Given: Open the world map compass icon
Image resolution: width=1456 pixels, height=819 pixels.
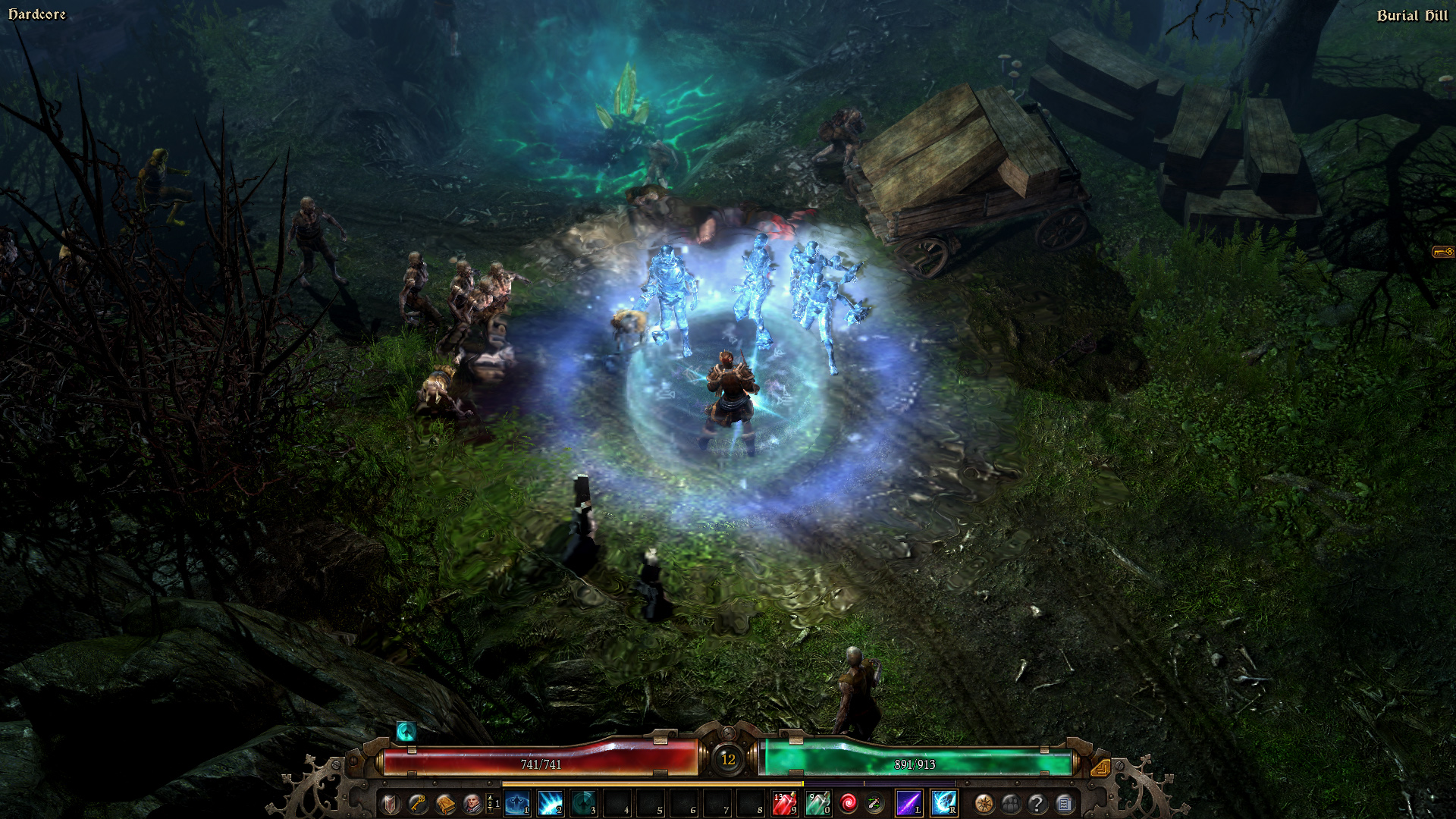Looking at the screenshot, I should click(982, 802).
